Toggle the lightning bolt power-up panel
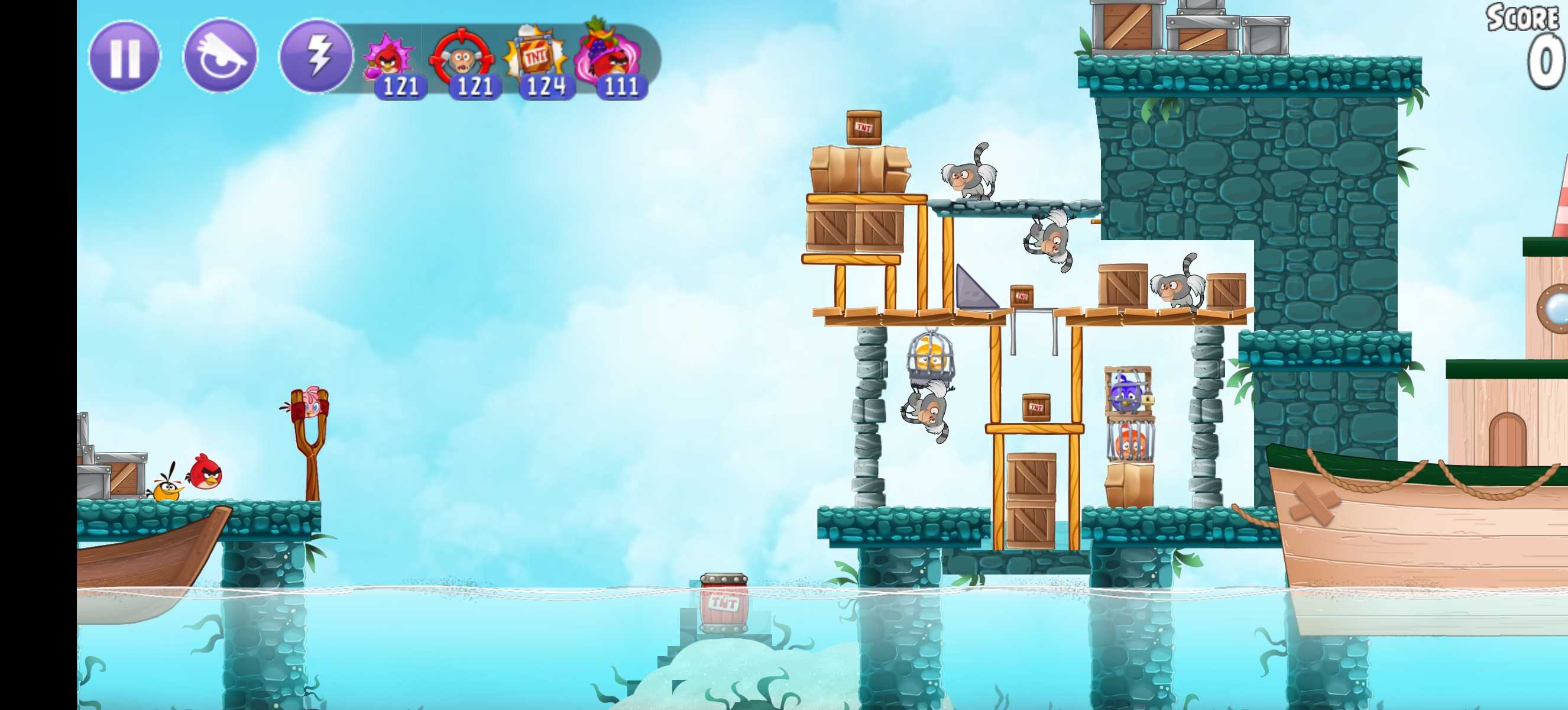This screenshot has width=1568, height=710. coord(316,57)
